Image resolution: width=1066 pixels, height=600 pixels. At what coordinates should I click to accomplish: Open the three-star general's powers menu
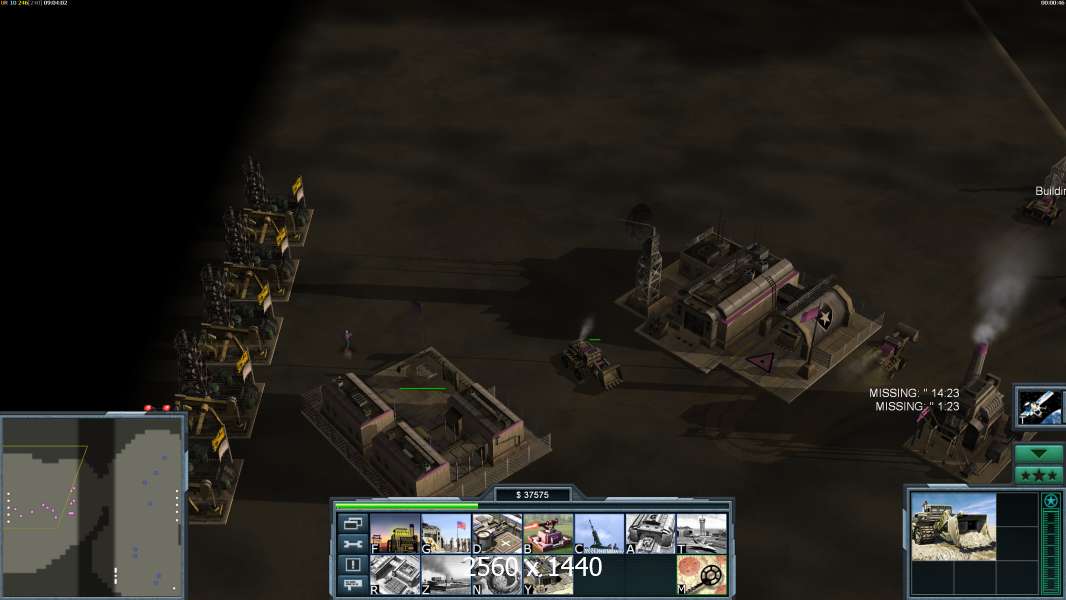1039,475
